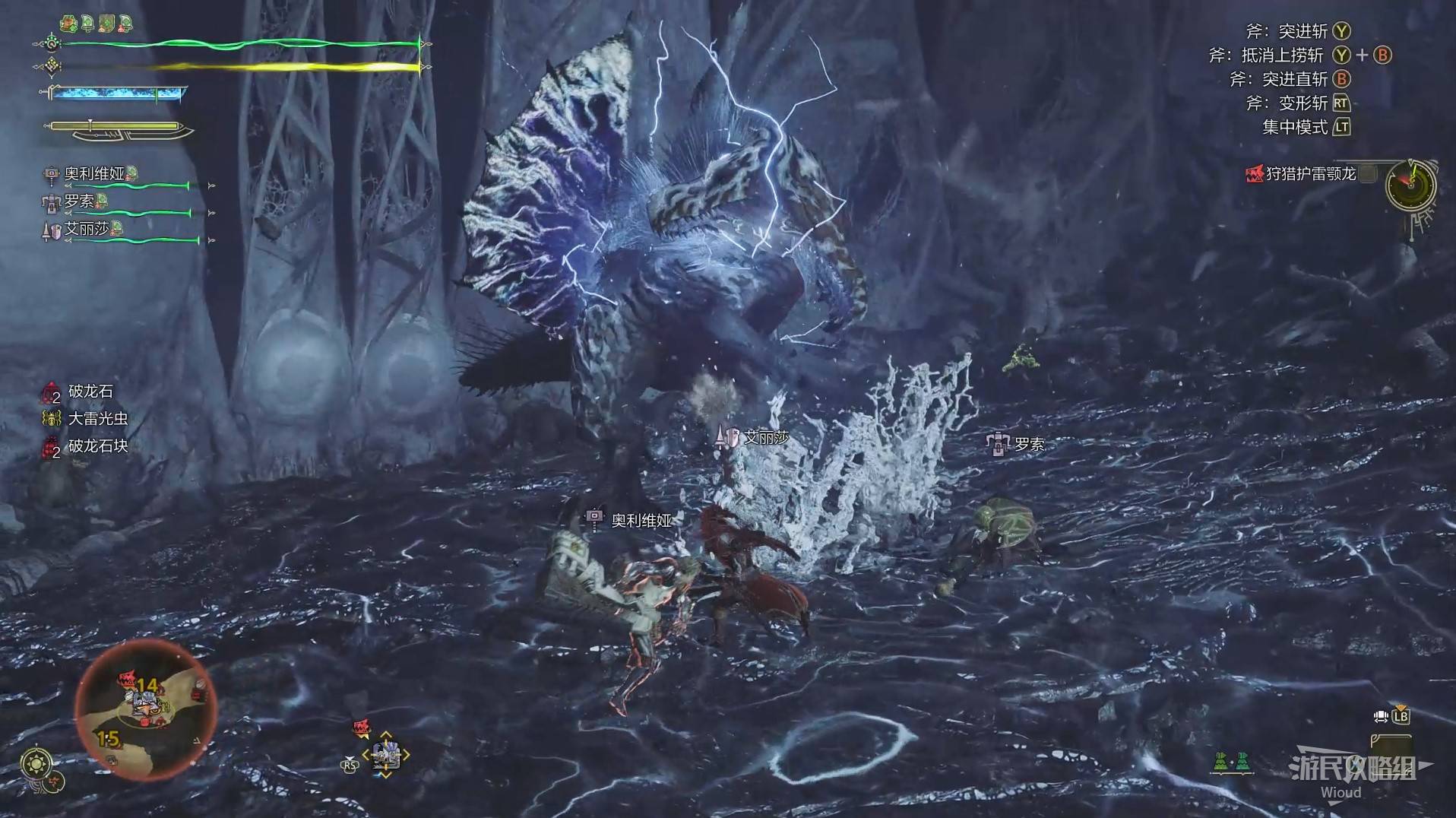Pick the 大雷光虫 item entry
Image resolution: width=1456 pixels, height=818 pixels.
(x=97, y=419)
